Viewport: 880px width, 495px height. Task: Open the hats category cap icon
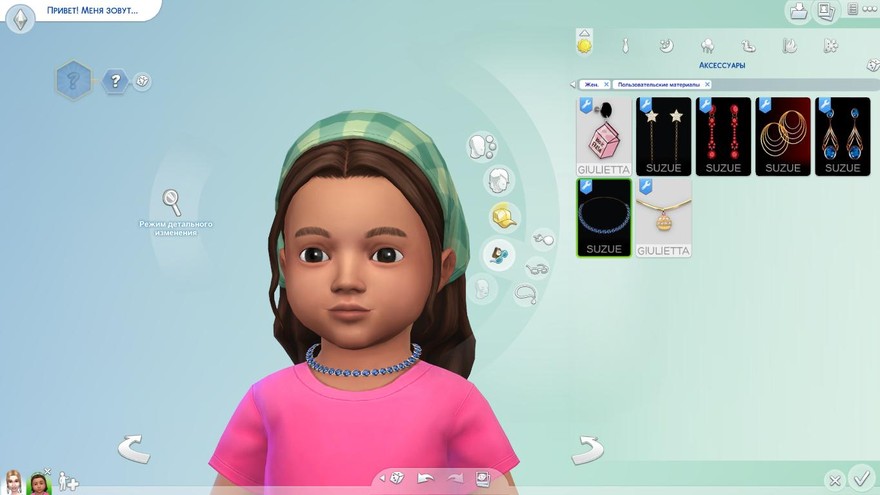pos(503,217)
